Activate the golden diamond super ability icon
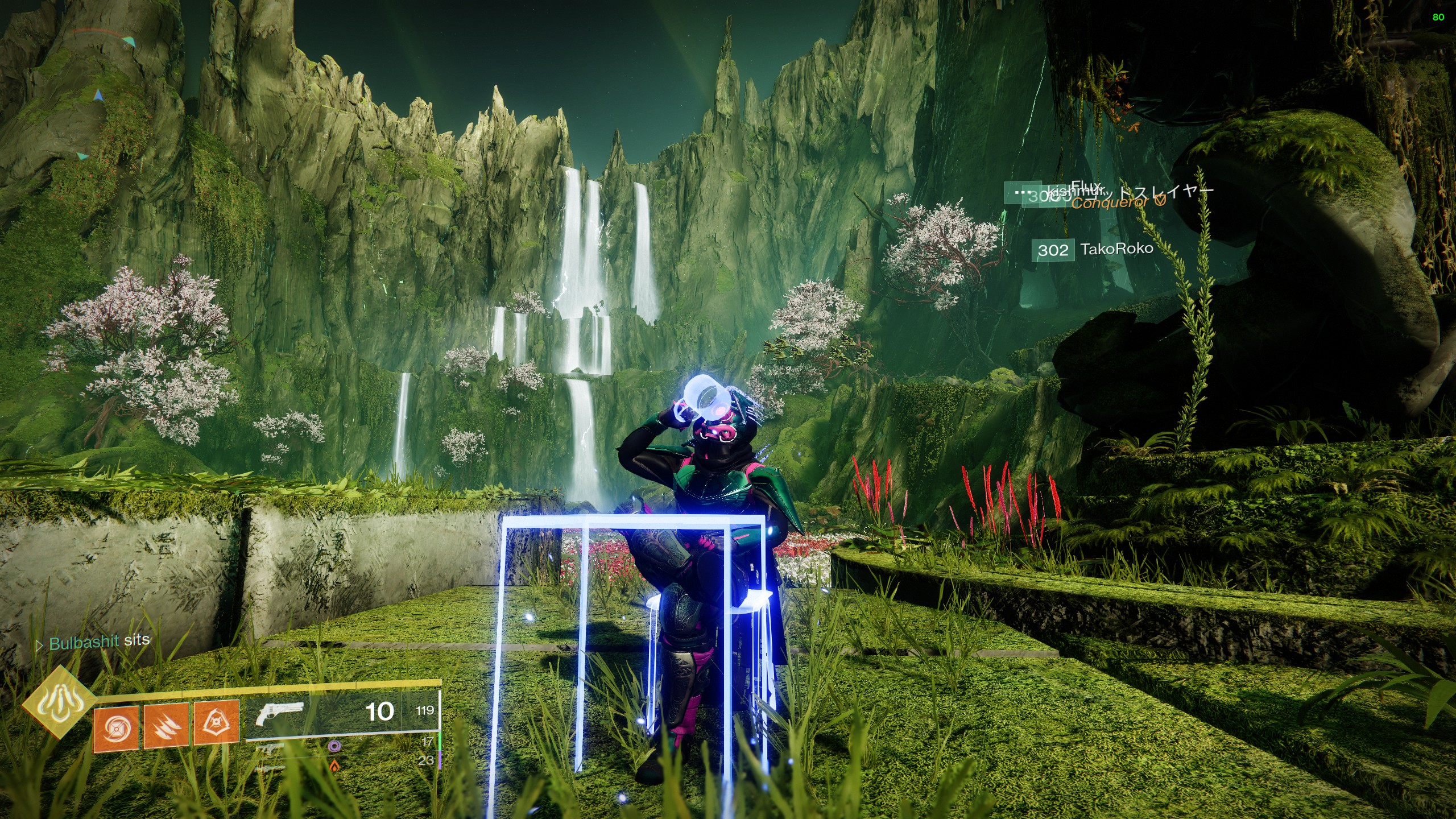This screenshot has height=819, width=1456. [x=59, y=702]
